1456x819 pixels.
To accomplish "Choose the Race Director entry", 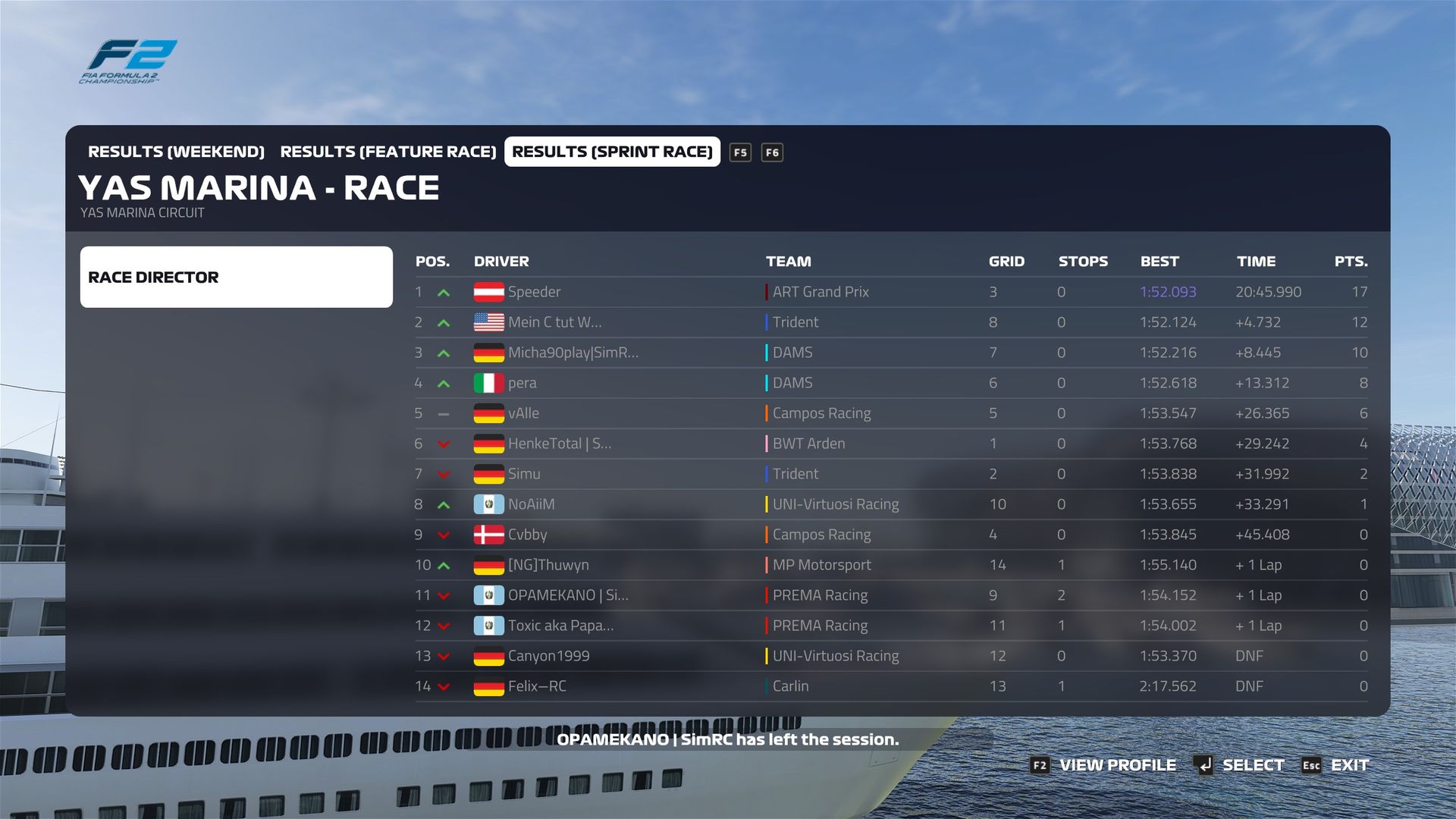I will (236, 277).
